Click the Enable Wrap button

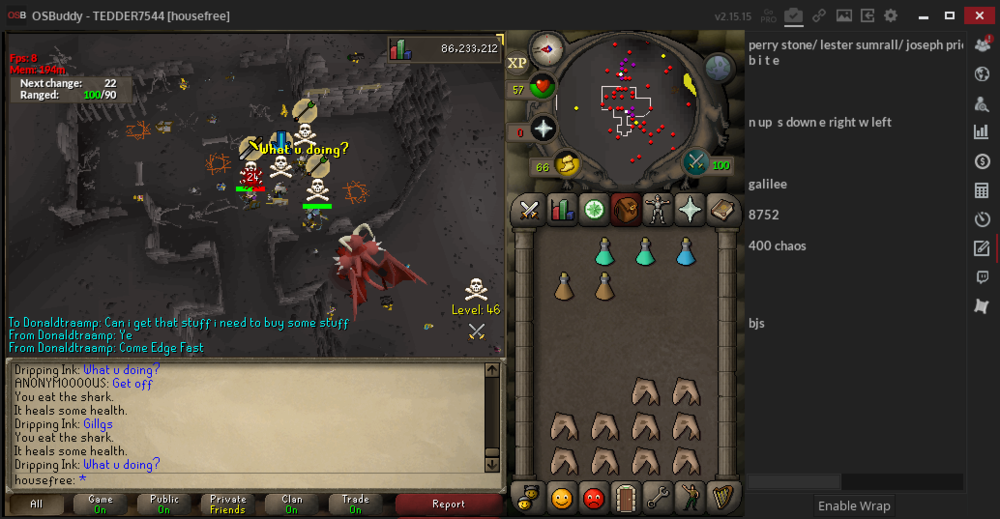click(854, 505)
